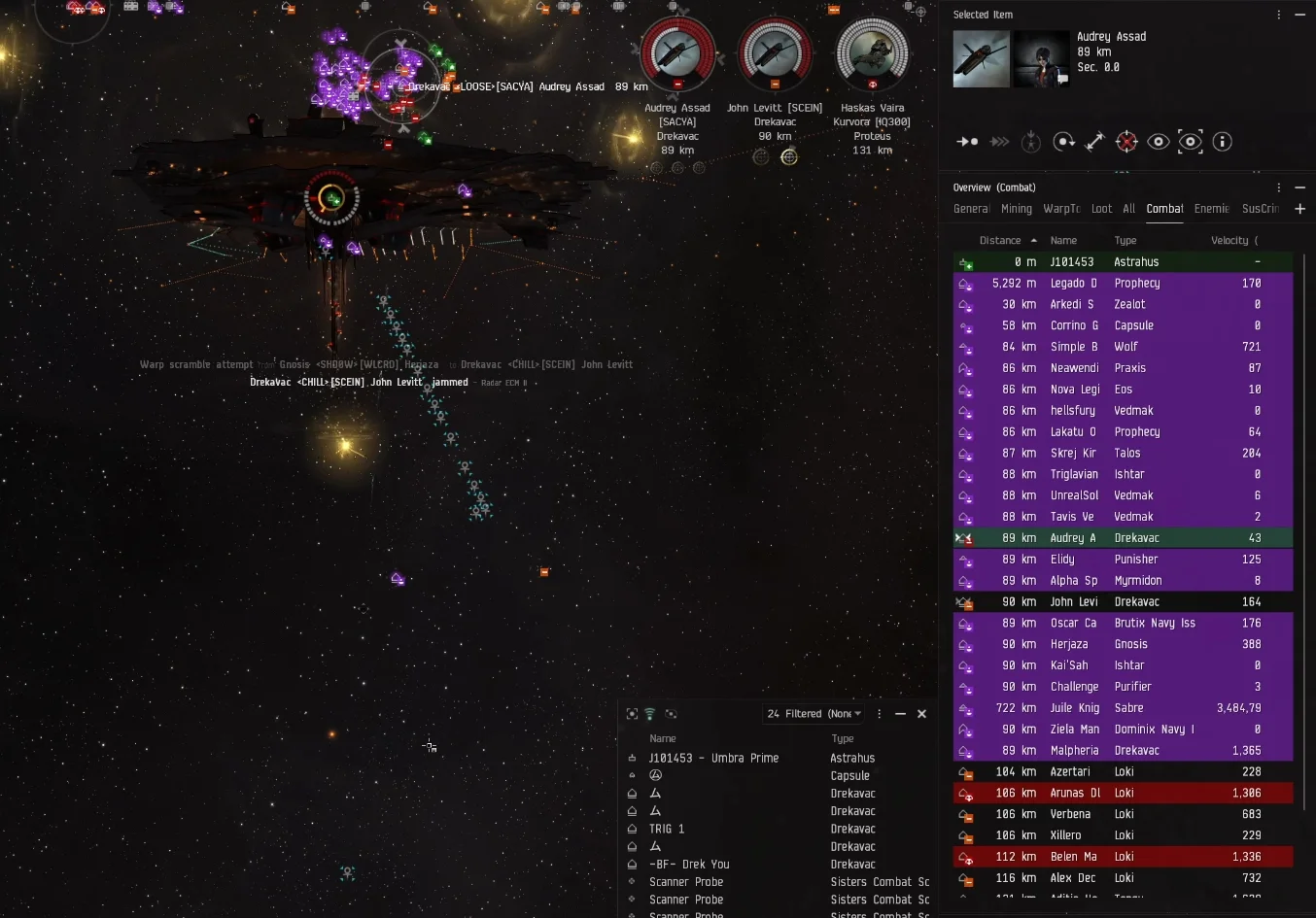Add a new overview tab with the plus button
Viewport: 1316px width, 918px height.
(1299, 209)
